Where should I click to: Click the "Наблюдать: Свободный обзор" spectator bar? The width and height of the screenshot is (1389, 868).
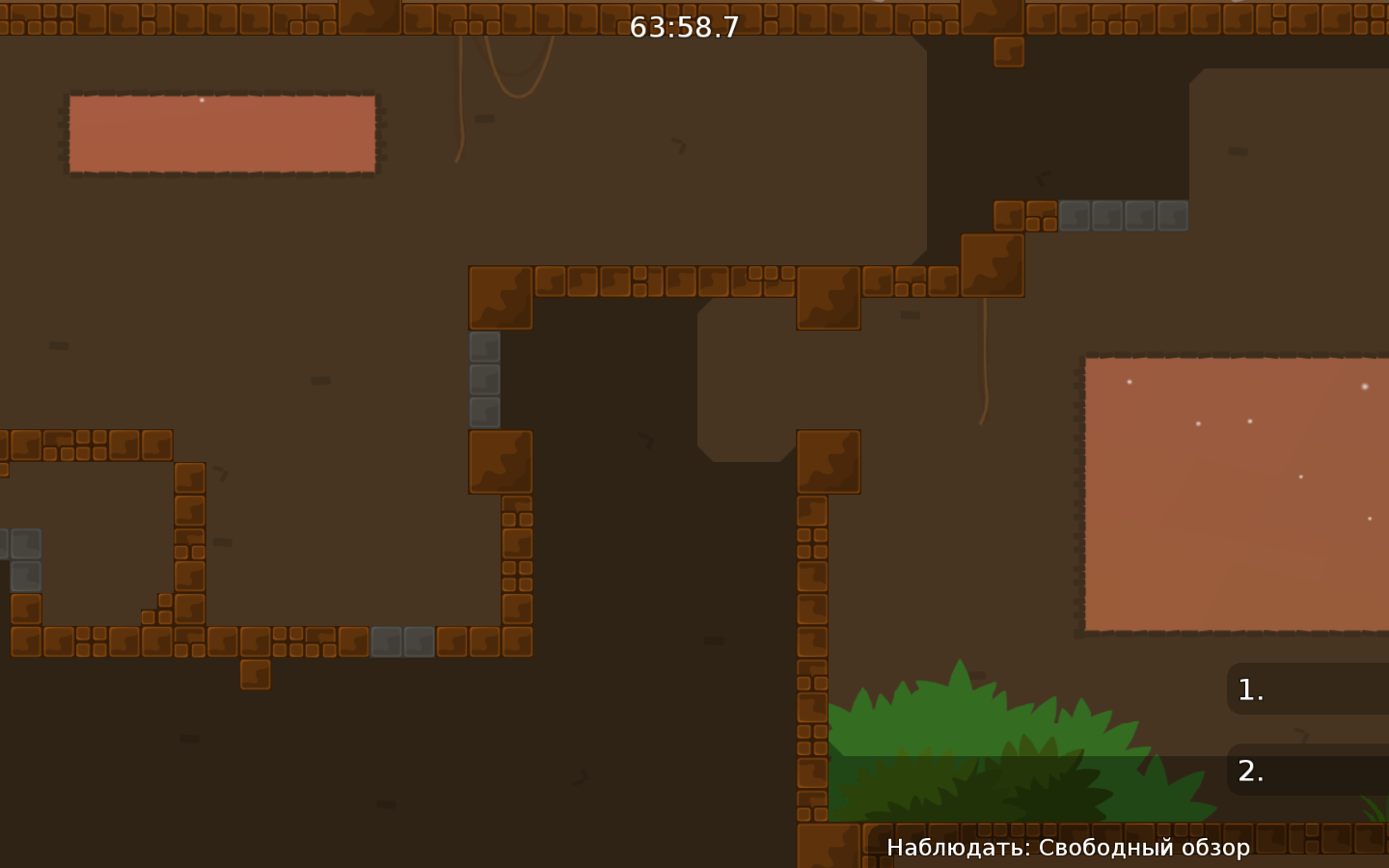(x=1068, y=848)
